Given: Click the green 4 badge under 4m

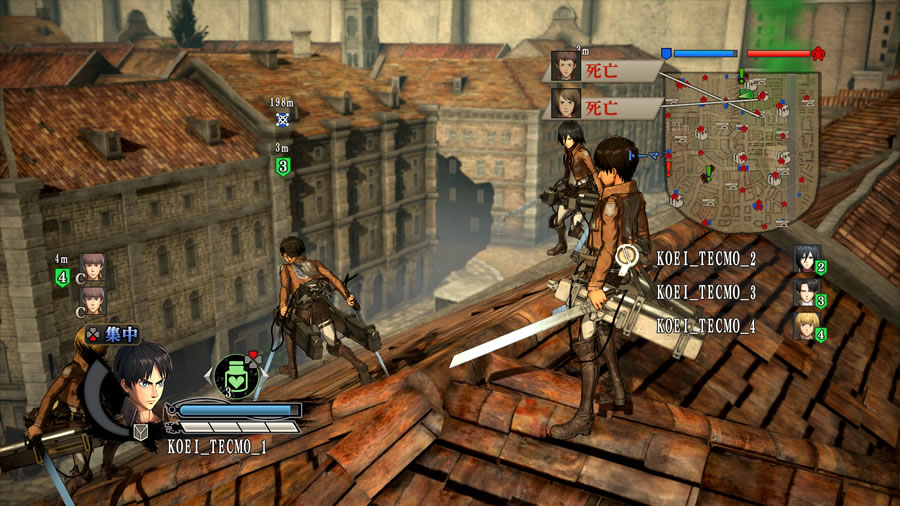Looking at the screenshot, I should tap(62, 278).
